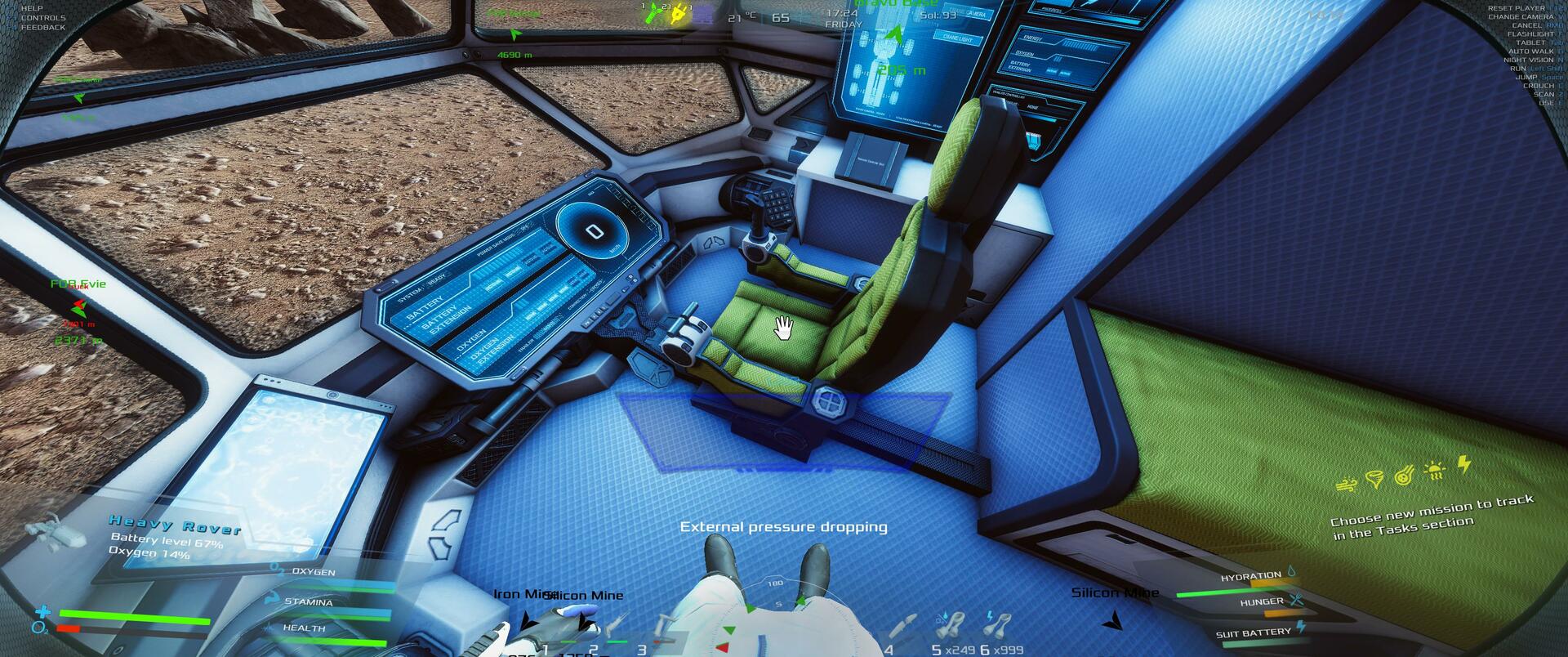Click the lightning storm warning icon
Screen dimensions: 1568x657
pyautogui.click(x=1464, y=465)
